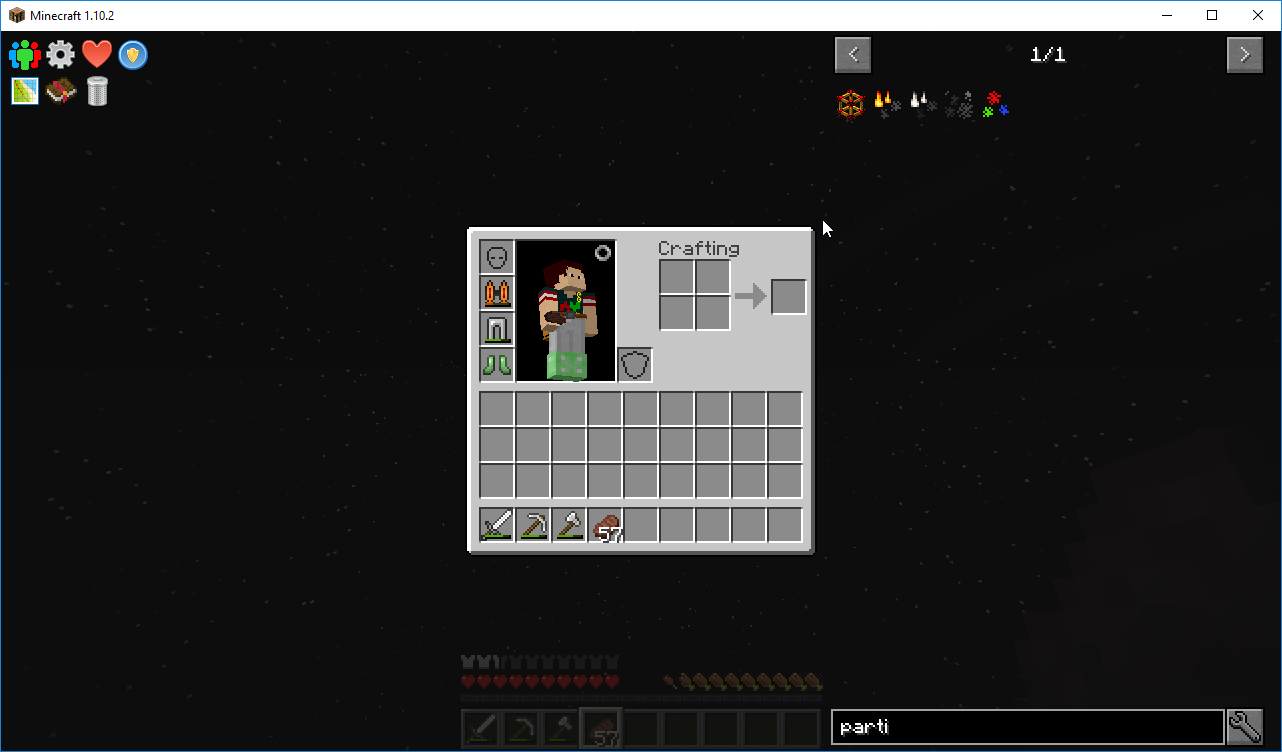Click the blue circle with gold shield
The height and width of the screenshot is (752, 1282).
133,55
